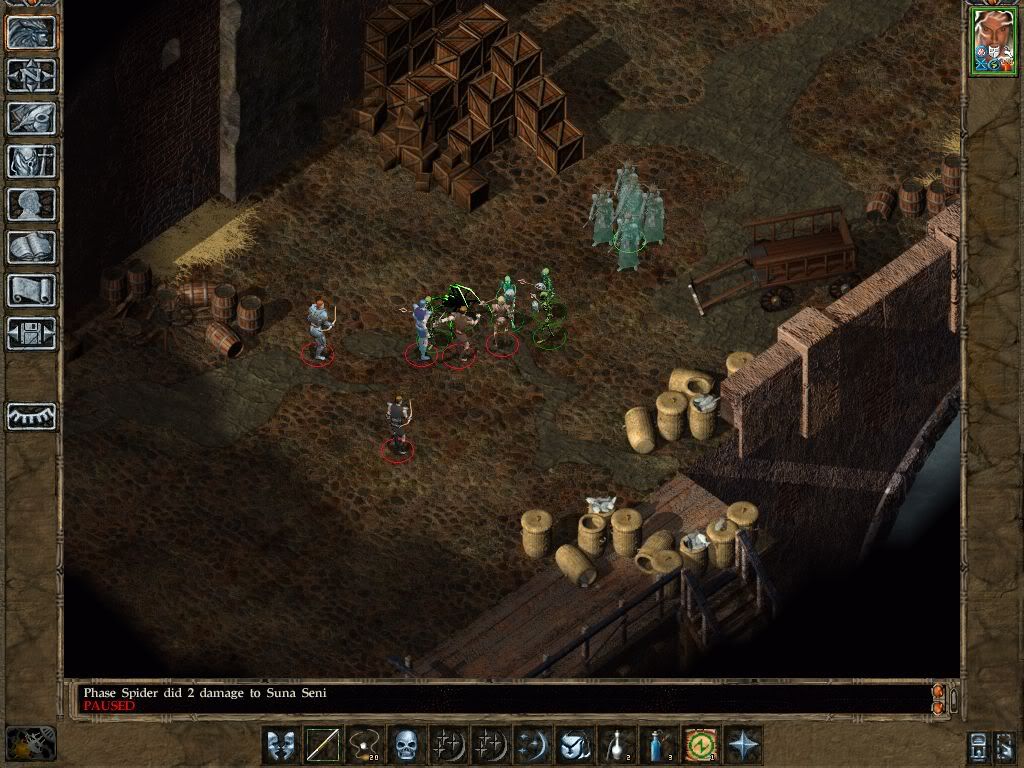1024x768 pixels.
Task: Toggle pause with the game clock
Action: coord(30,743)
